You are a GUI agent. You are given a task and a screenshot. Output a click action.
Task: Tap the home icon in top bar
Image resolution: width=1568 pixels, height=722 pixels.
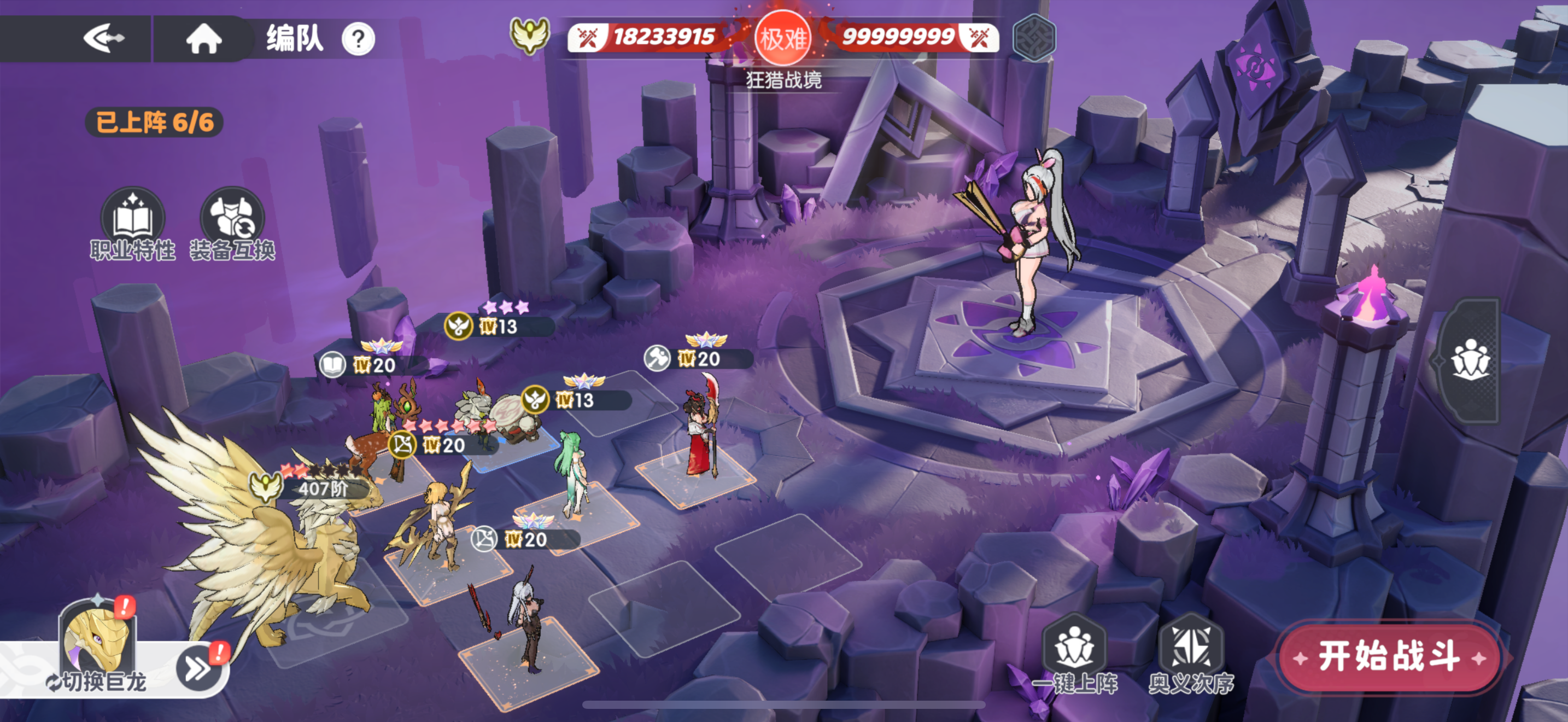coord(204,39)
